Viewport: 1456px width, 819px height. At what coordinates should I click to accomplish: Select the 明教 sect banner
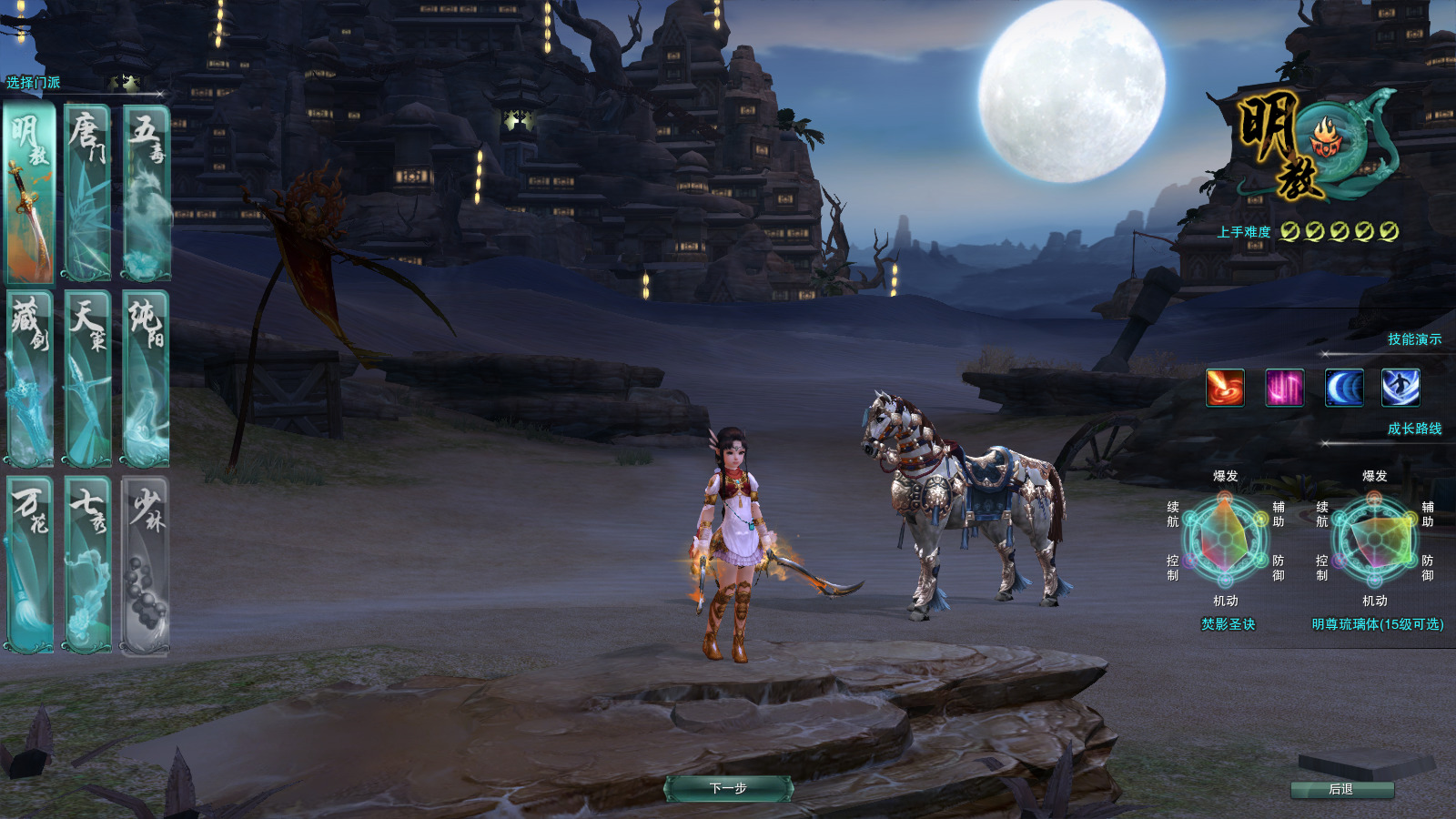[30, 194]
